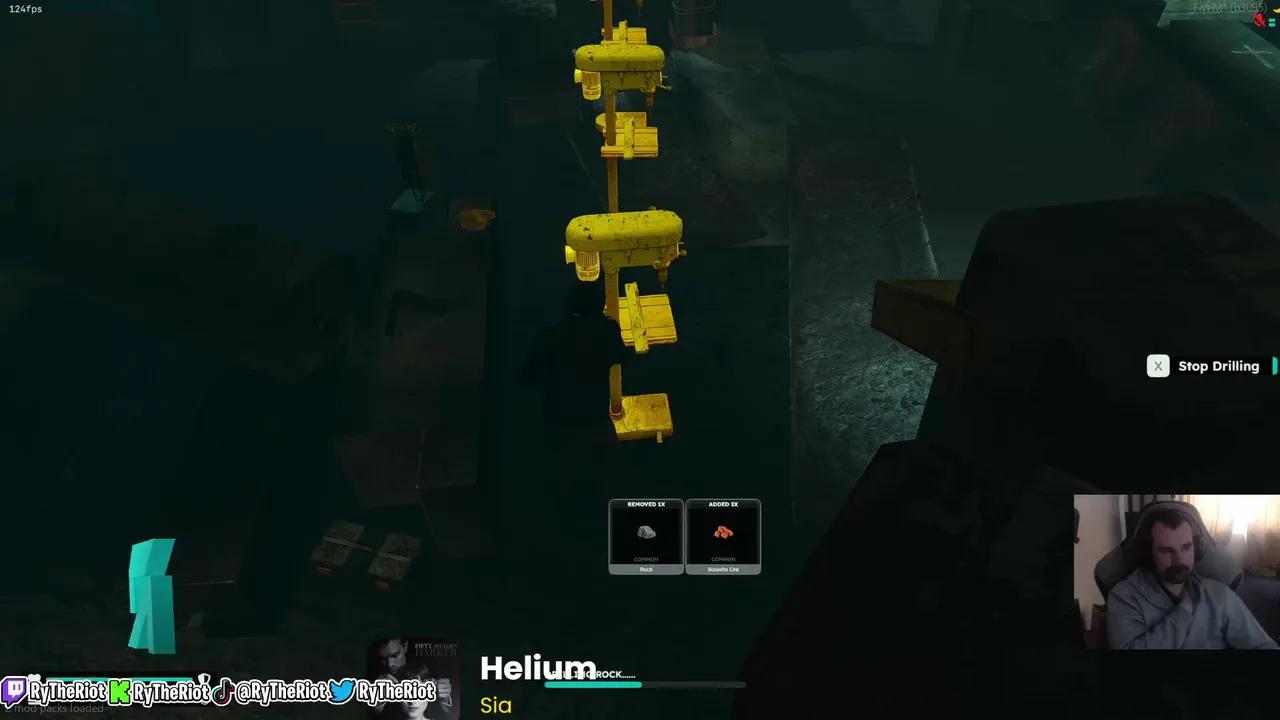Toggle the 124fps counter overlay
This screenshot has height=720, width=1280.
point(23,8)
